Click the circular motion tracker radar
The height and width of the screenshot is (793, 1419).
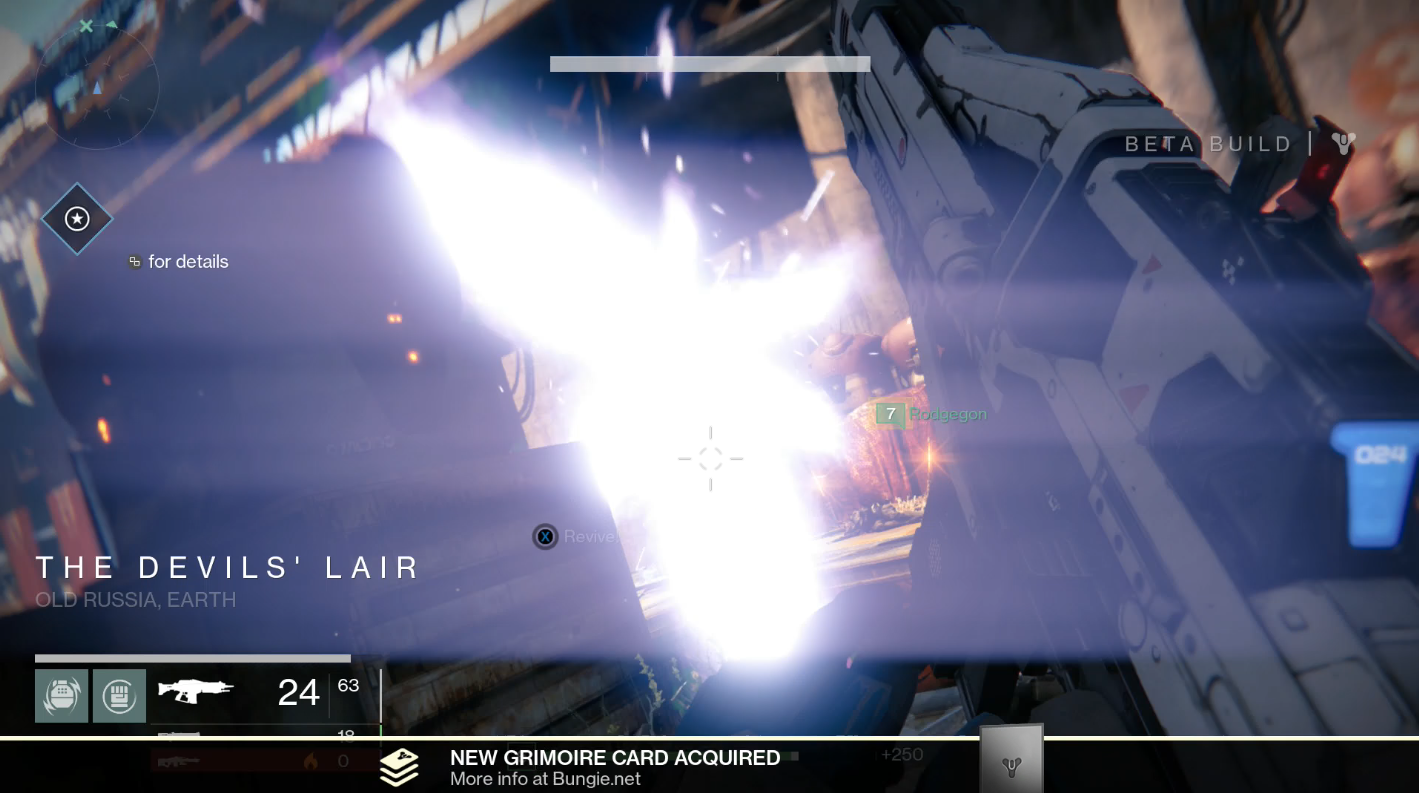pyautogui.click(x=97, y=88)
